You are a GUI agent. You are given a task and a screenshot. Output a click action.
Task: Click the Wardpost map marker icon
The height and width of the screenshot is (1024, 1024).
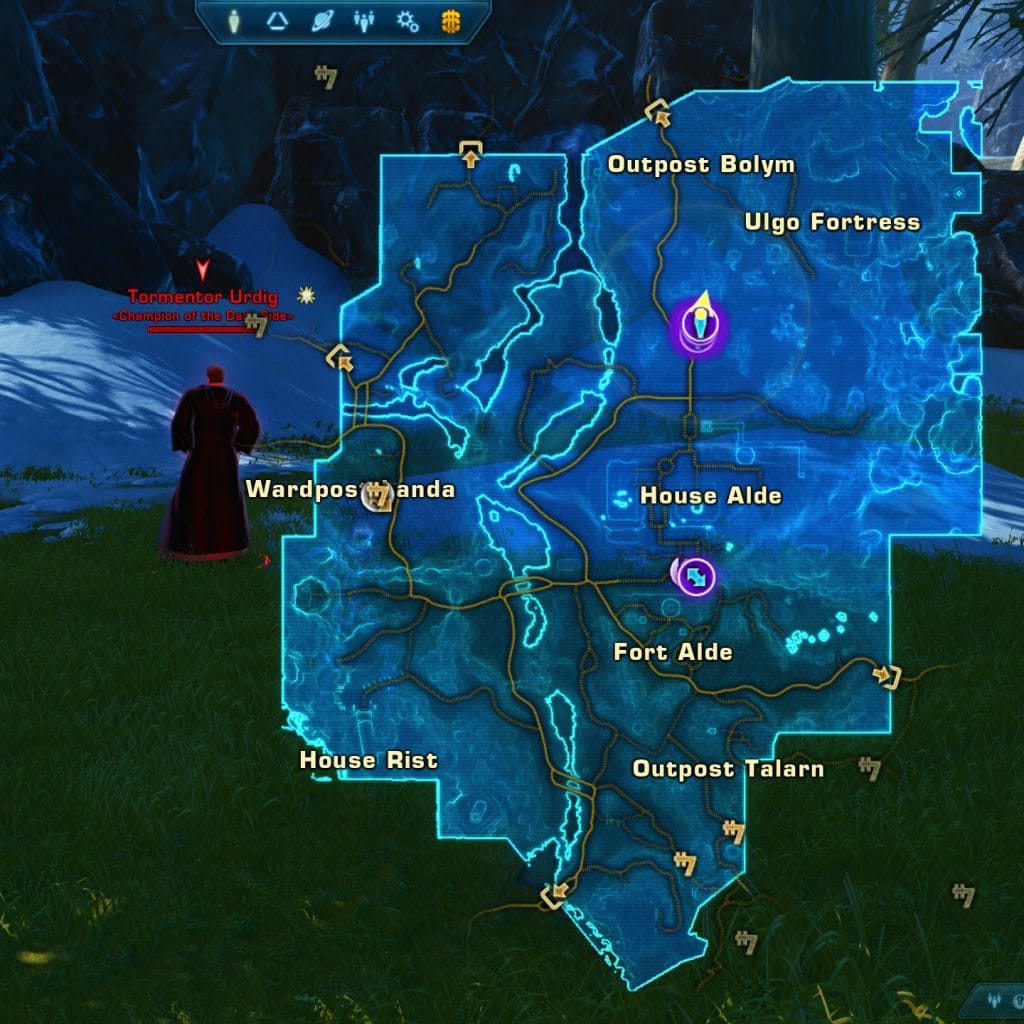pyautogui.click(x=377, y=495)
